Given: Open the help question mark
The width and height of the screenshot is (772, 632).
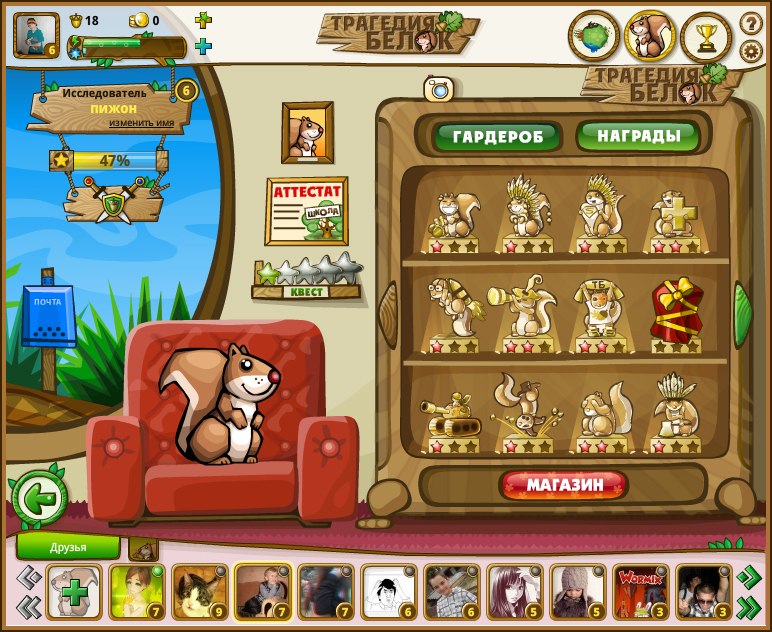Looking at the screenshot, I should (751, 22).
